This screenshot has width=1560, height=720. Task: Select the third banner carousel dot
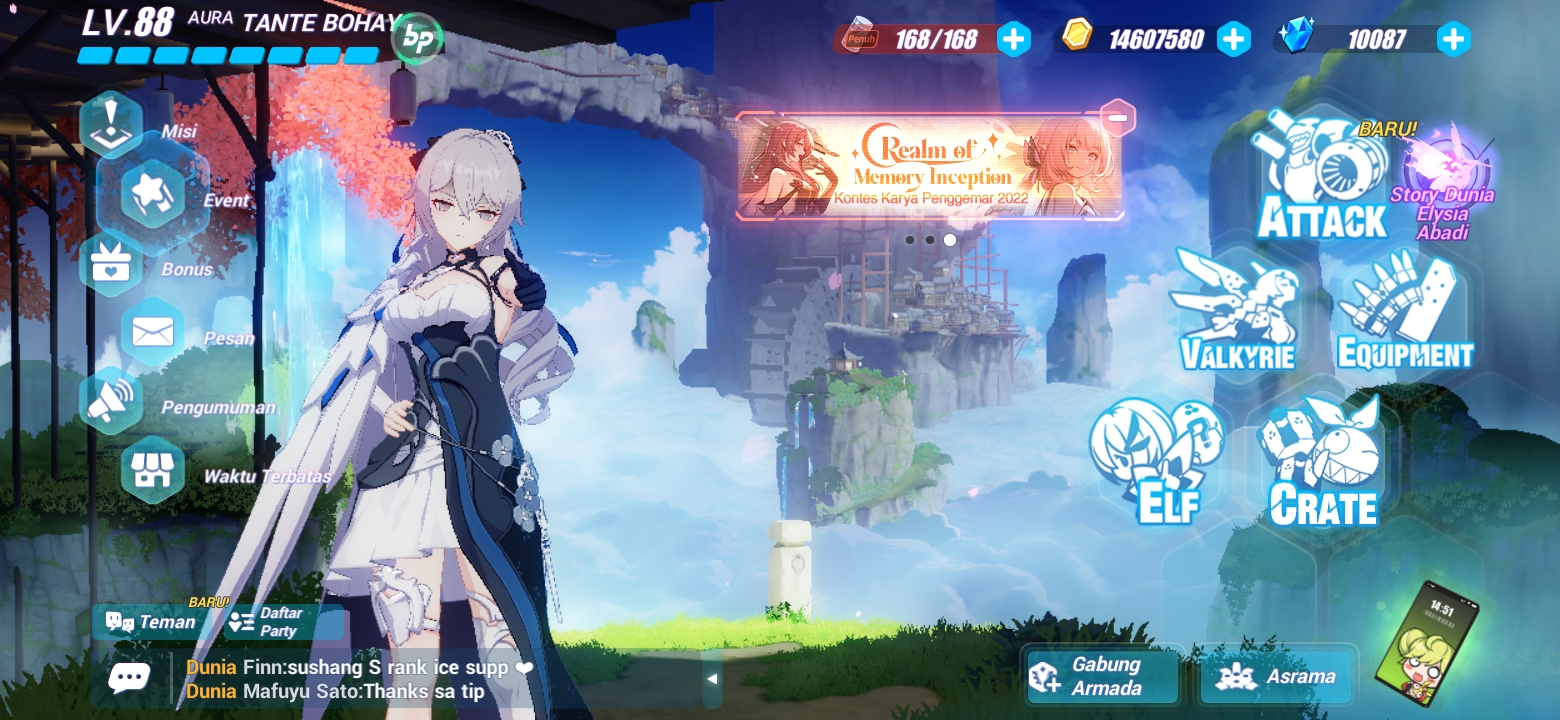[949, 238]
